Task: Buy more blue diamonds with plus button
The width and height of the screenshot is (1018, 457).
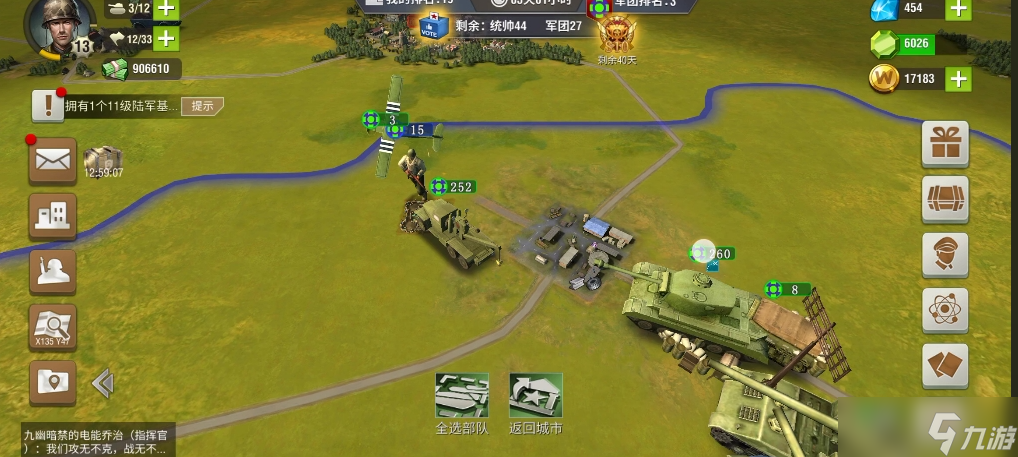Action: 958,10
